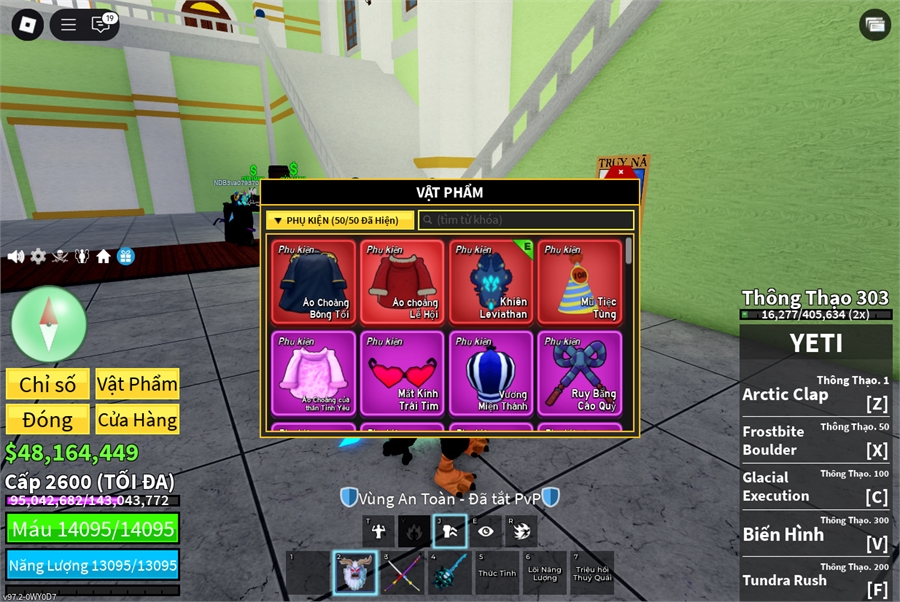
Task: Click the Vật Phẩm inventory button
Action: [x=137, y=384]
